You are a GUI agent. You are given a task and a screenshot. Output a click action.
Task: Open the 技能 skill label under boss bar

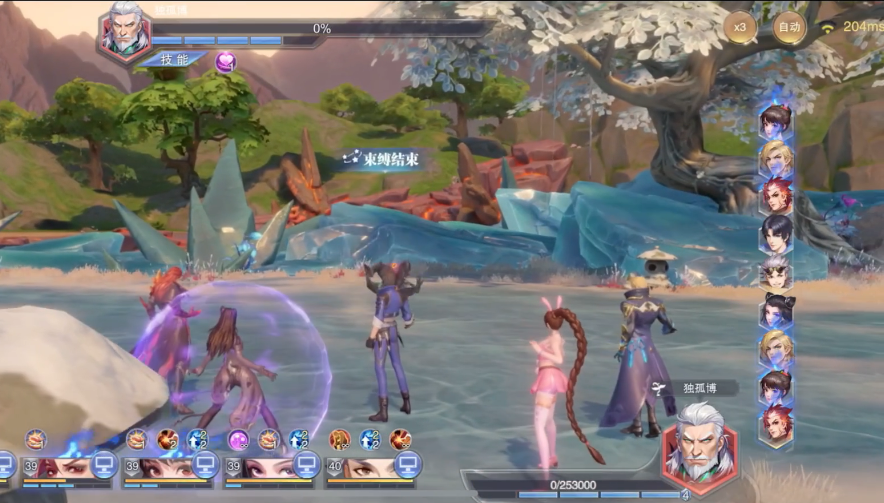(x=174, y=60)
